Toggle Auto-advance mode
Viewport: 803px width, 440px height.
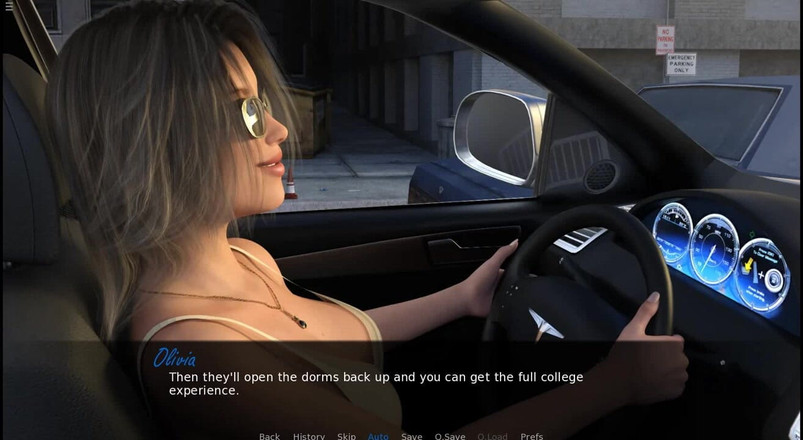point(378,435)
